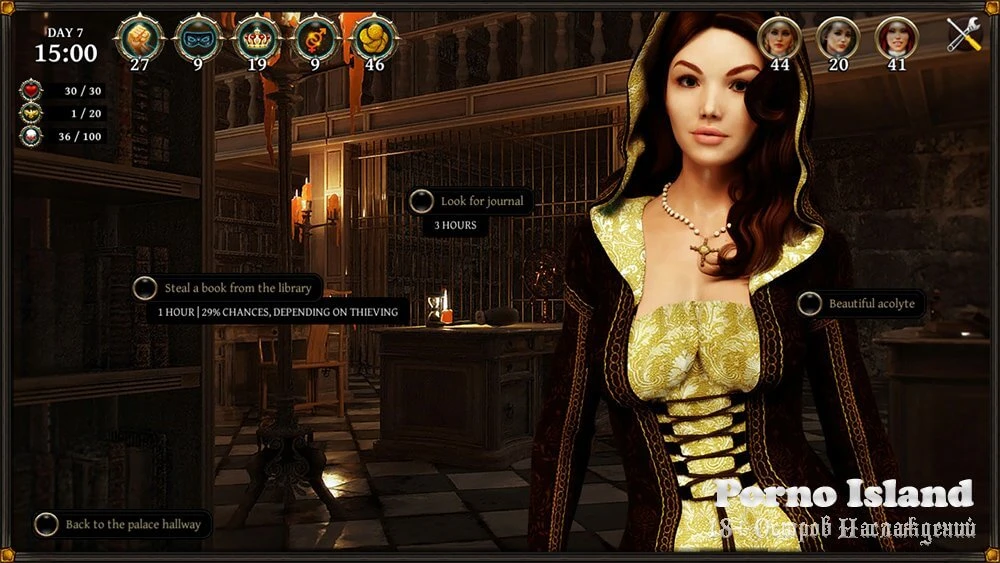This screenshot has height=563, width=1000.
Task: Go back to the palace hallway
Action: click(x=132, y=524)
